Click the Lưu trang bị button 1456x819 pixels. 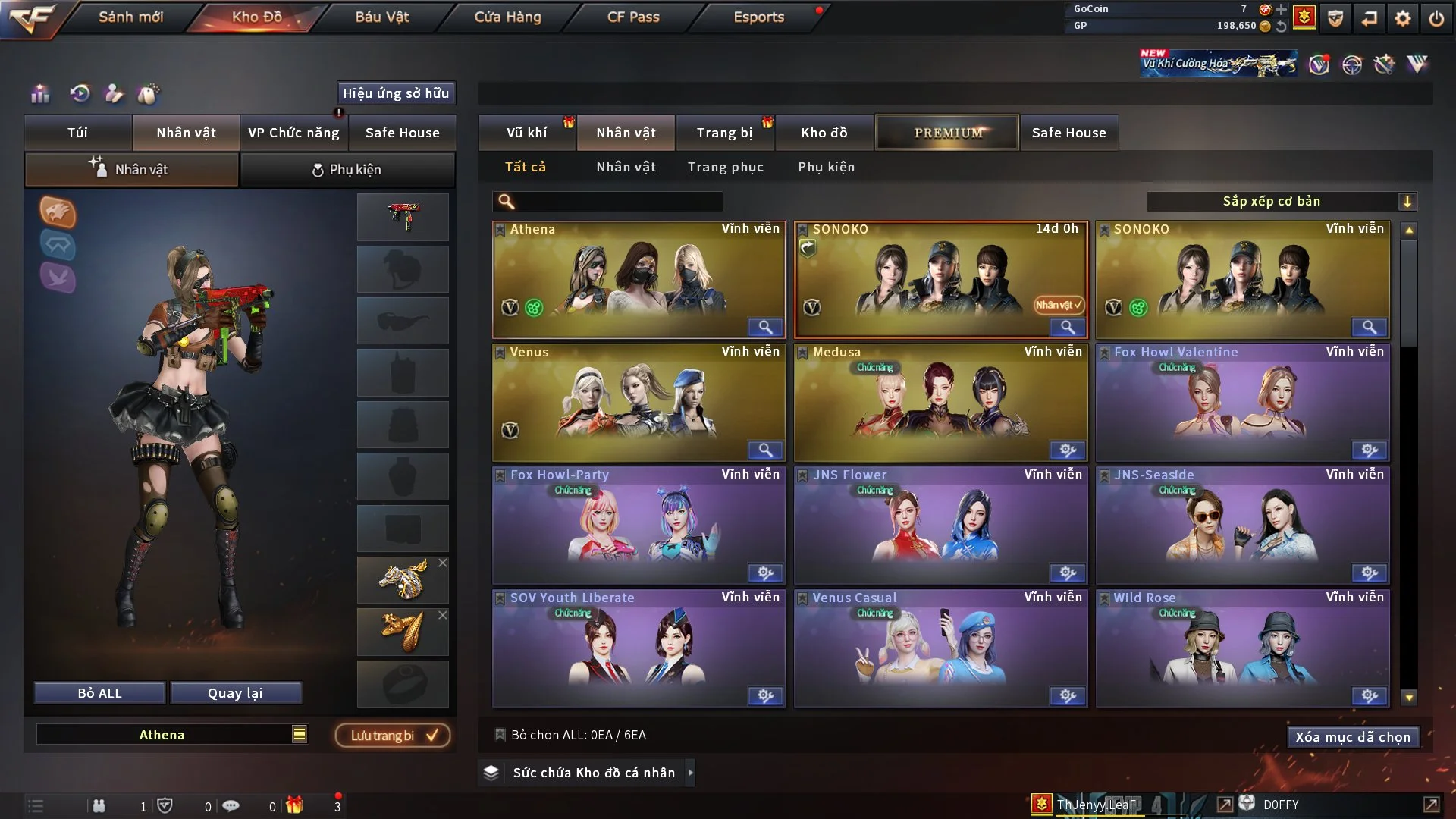click(x=391, y=735)
